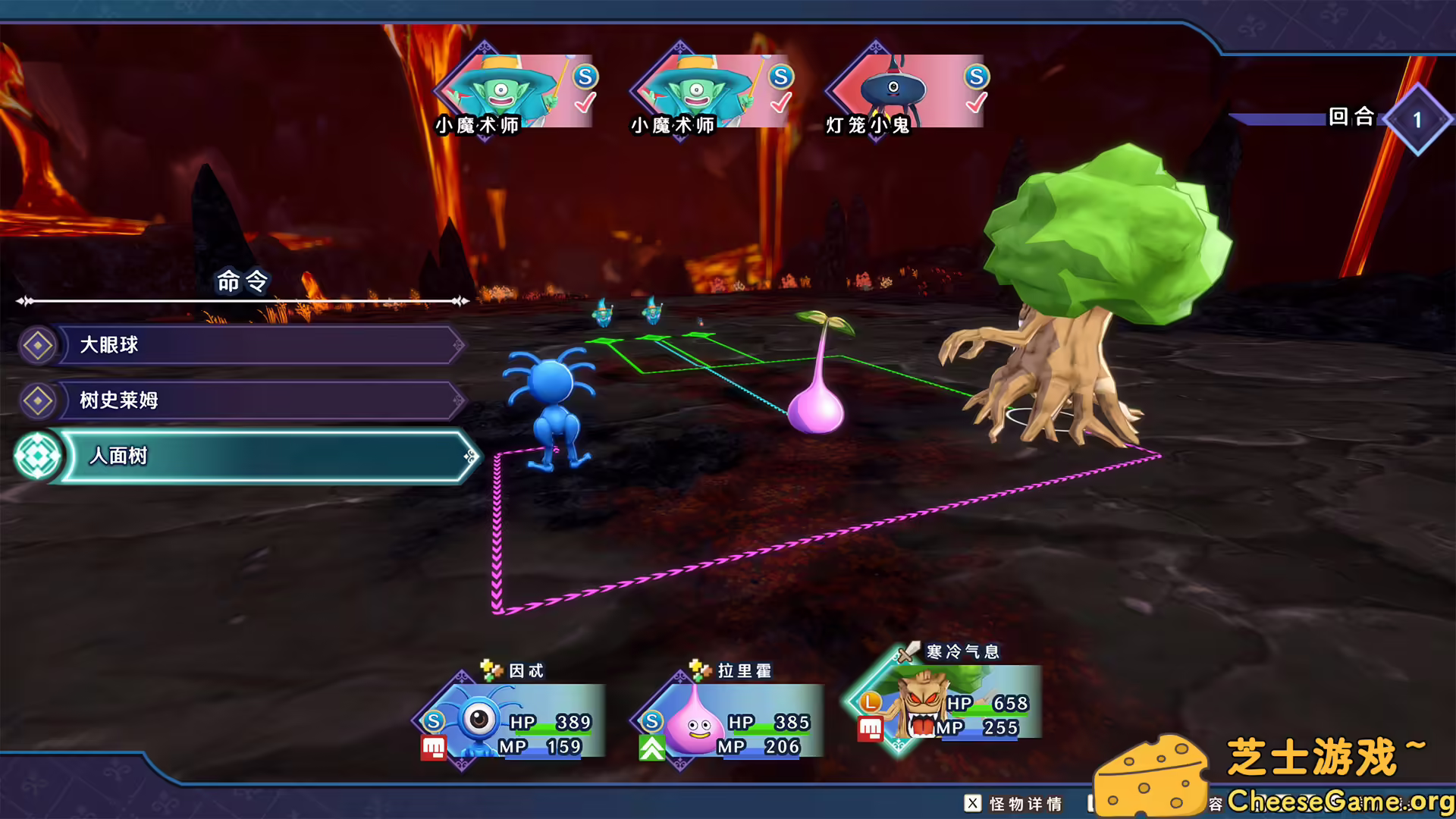Click the S badge on the first 小魔术师 portrait
1456x819 pixels.
click(x=584, y=76)
